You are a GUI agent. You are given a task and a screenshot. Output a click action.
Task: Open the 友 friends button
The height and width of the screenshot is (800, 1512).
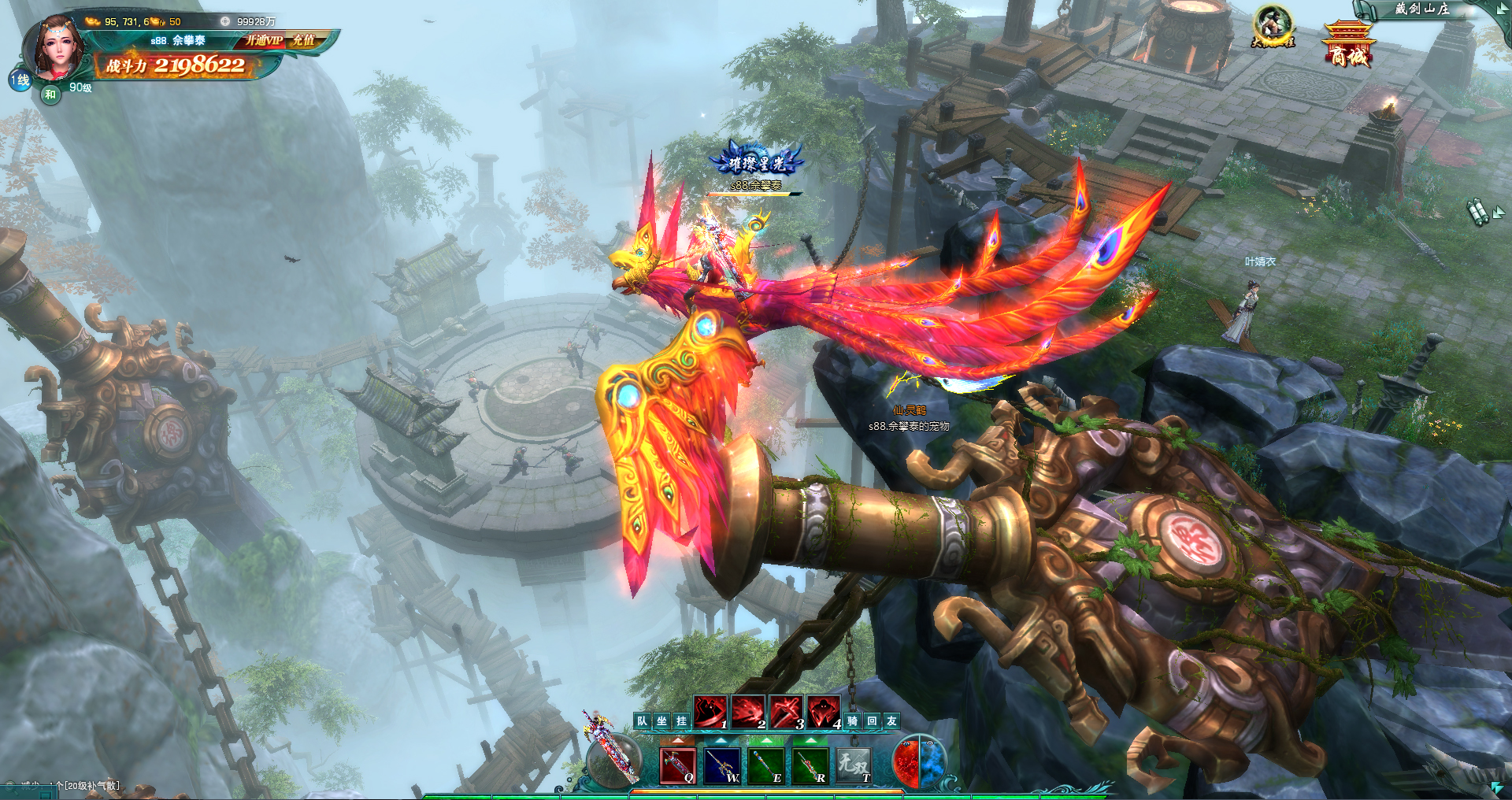[x=892, y=720]
